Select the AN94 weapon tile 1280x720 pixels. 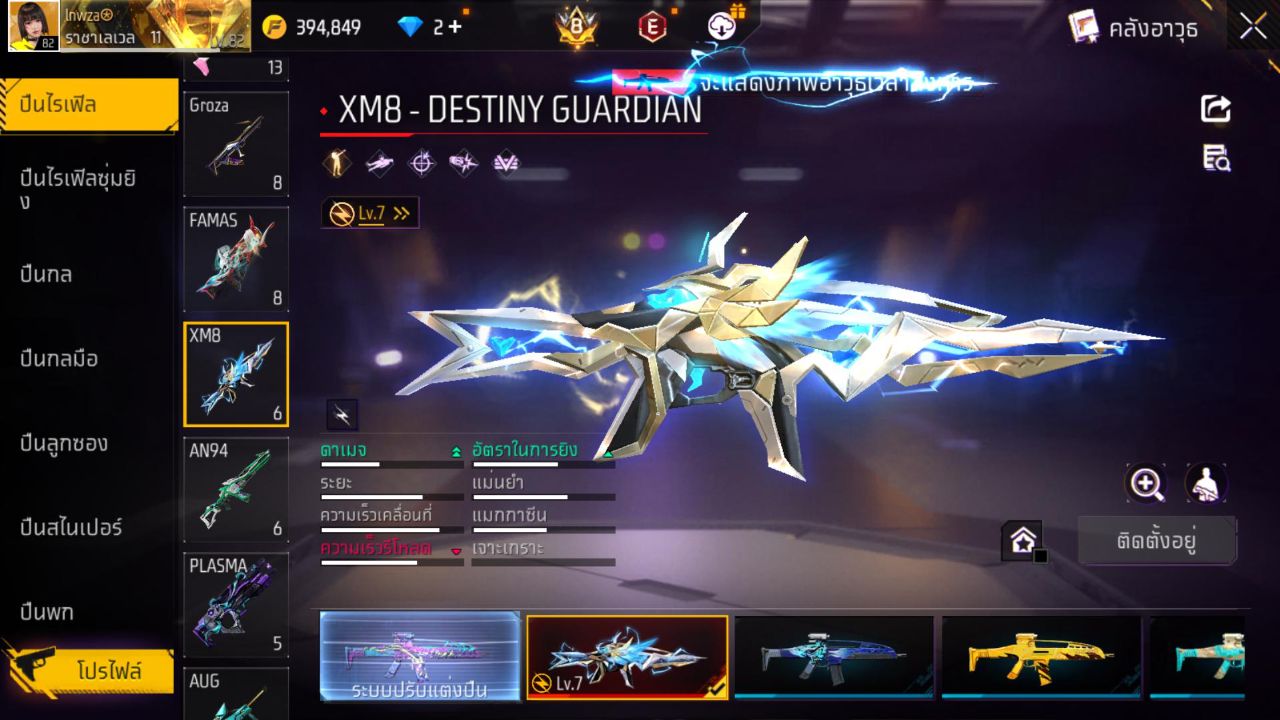[x=236, y=489]
